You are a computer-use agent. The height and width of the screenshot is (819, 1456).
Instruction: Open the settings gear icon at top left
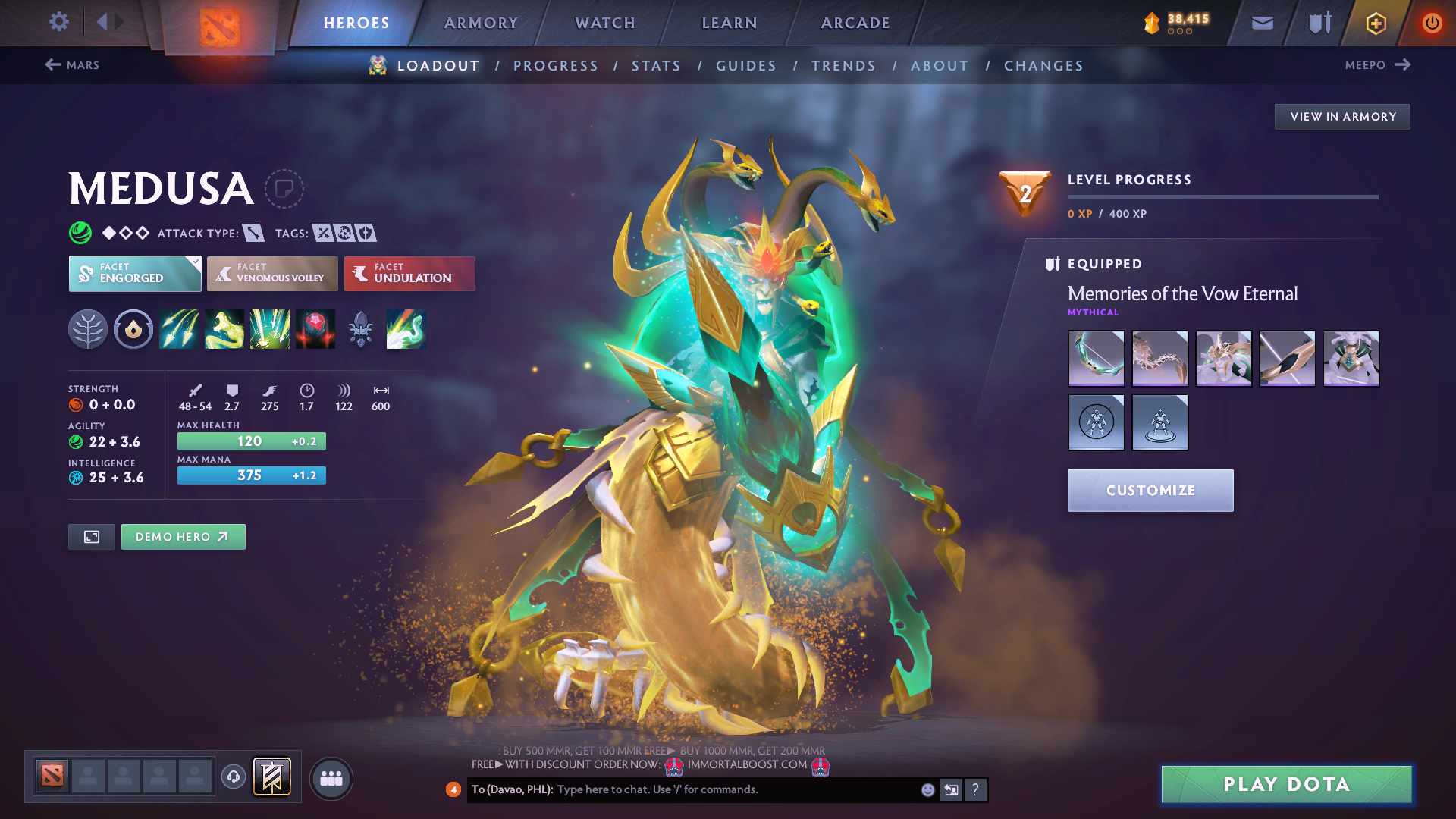tap(58, 23)
